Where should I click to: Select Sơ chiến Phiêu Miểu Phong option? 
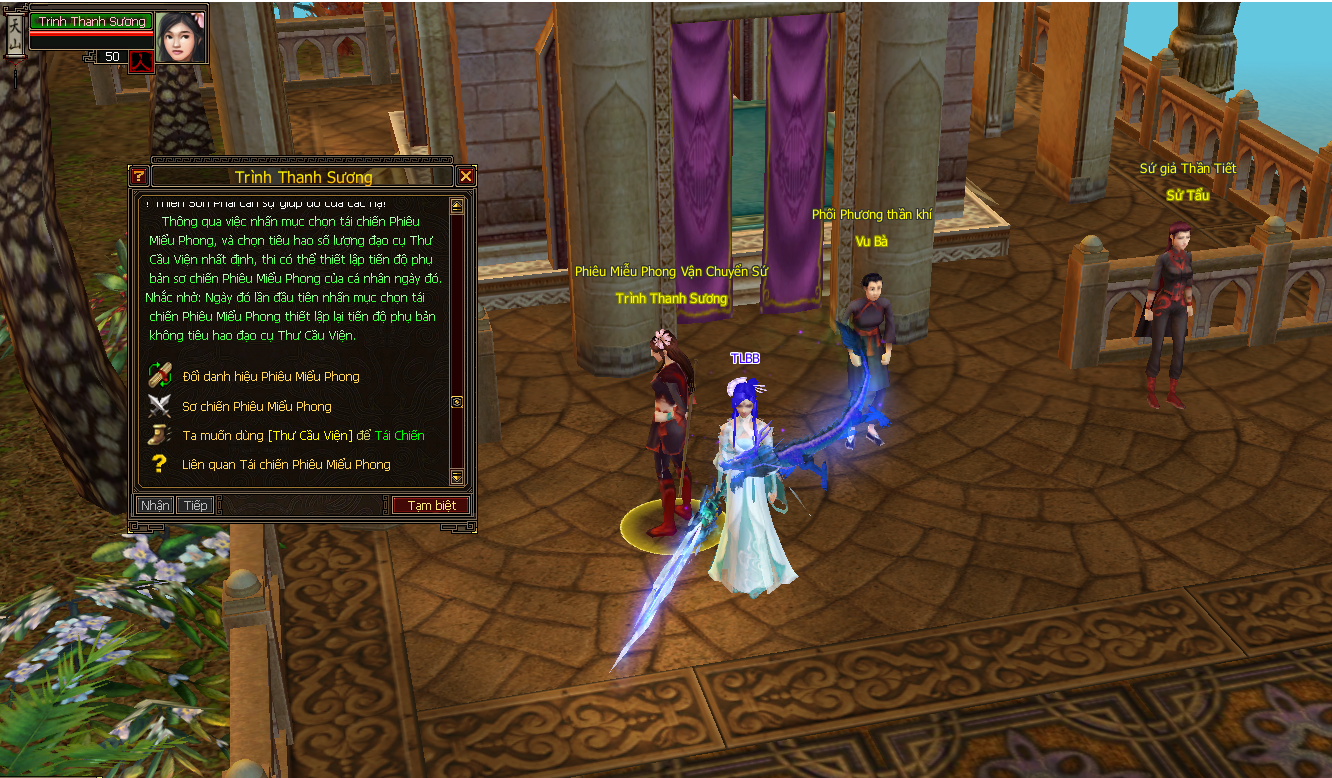click(256, 406)
